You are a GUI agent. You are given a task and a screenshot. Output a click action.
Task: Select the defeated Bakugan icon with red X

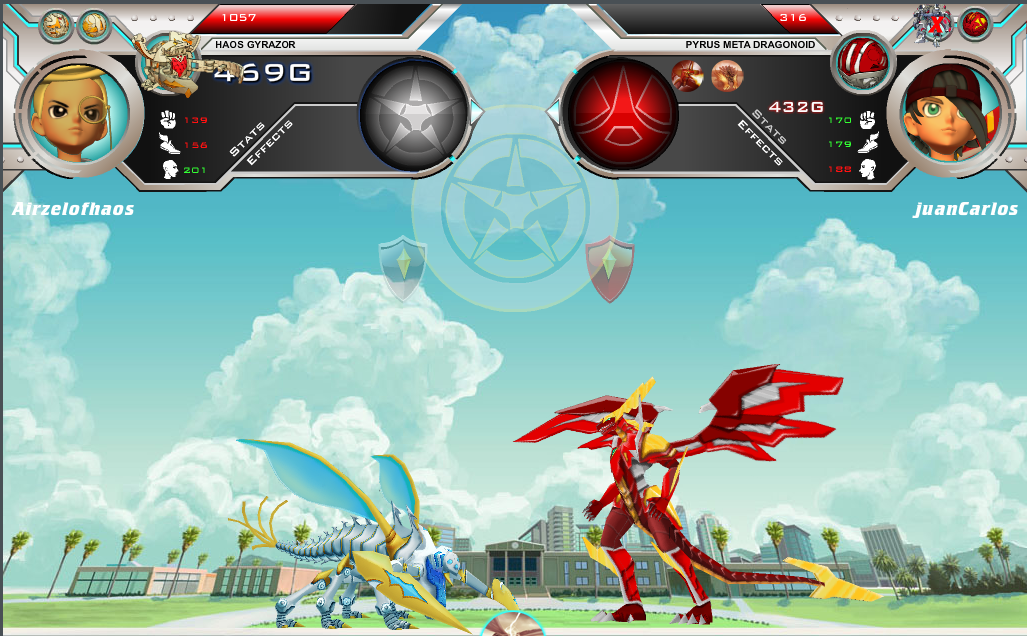[934, 25]
